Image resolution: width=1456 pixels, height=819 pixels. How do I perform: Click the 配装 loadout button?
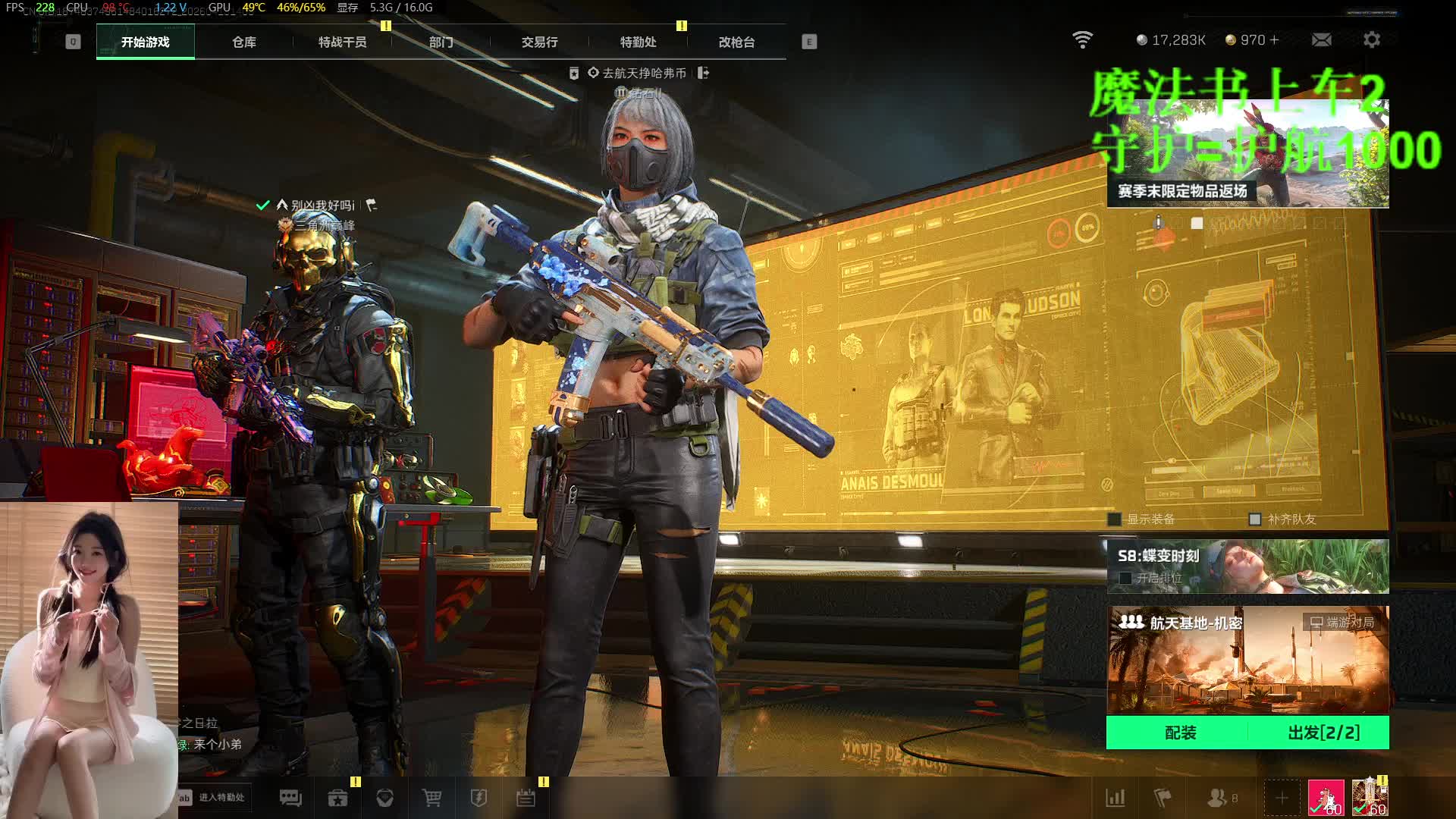(x=1180, y=733)
